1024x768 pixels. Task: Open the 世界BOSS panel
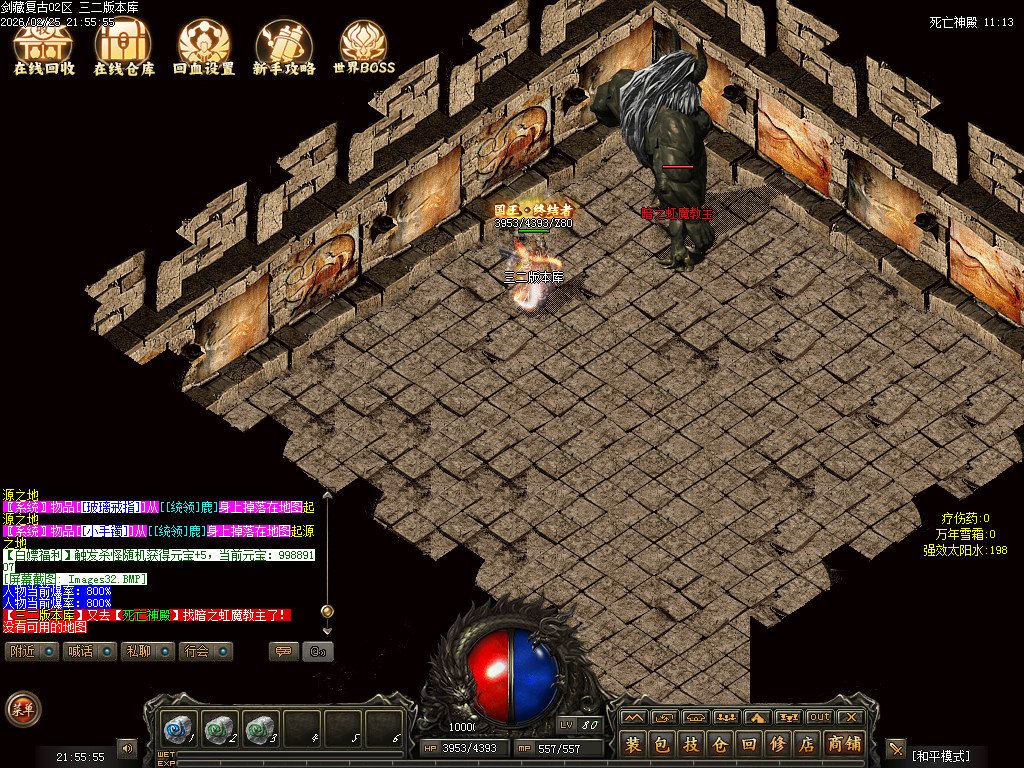click(x=364, y=48)
